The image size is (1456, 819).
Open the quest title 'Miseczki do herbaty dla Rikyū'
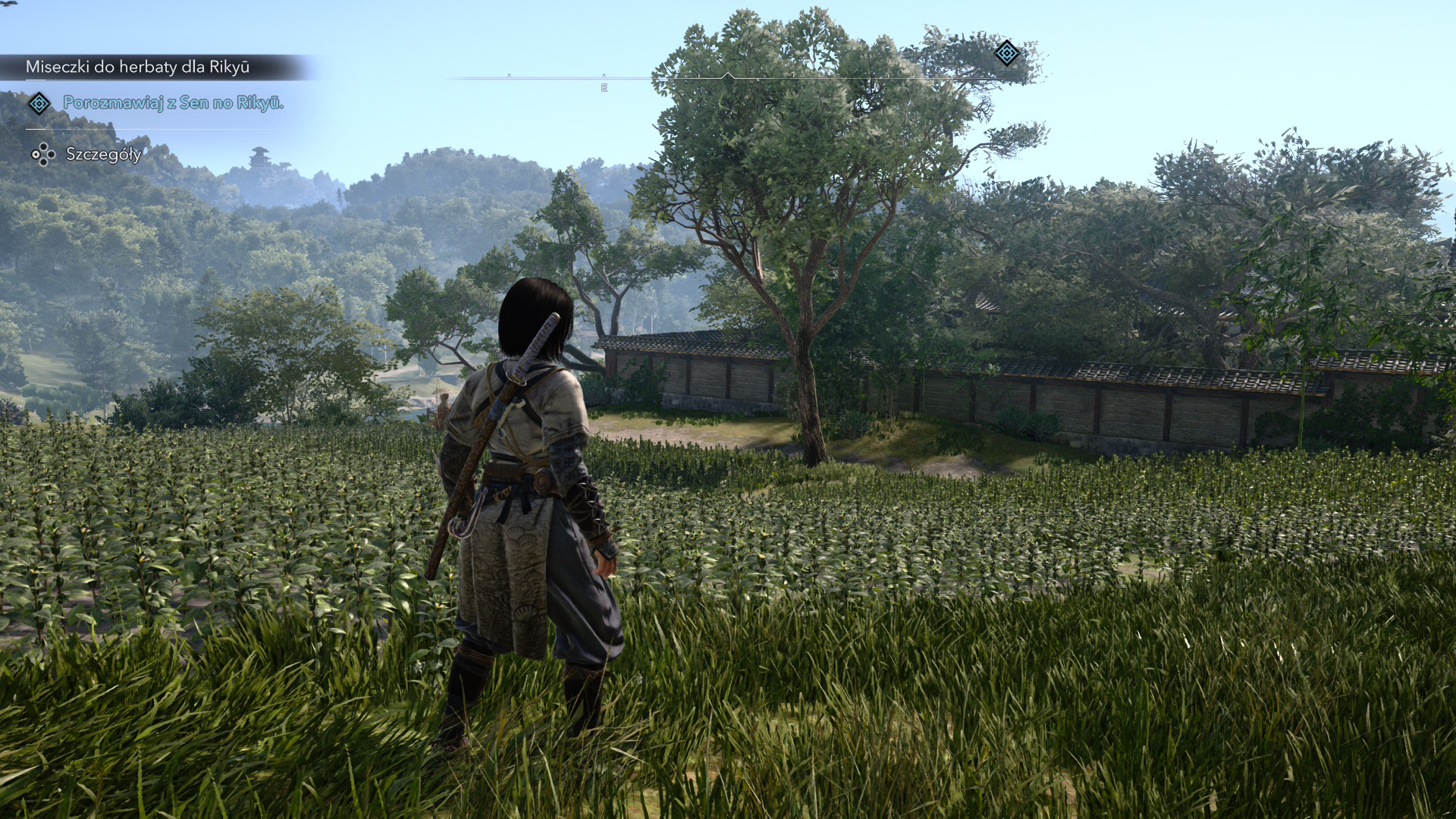click(137, 67)
